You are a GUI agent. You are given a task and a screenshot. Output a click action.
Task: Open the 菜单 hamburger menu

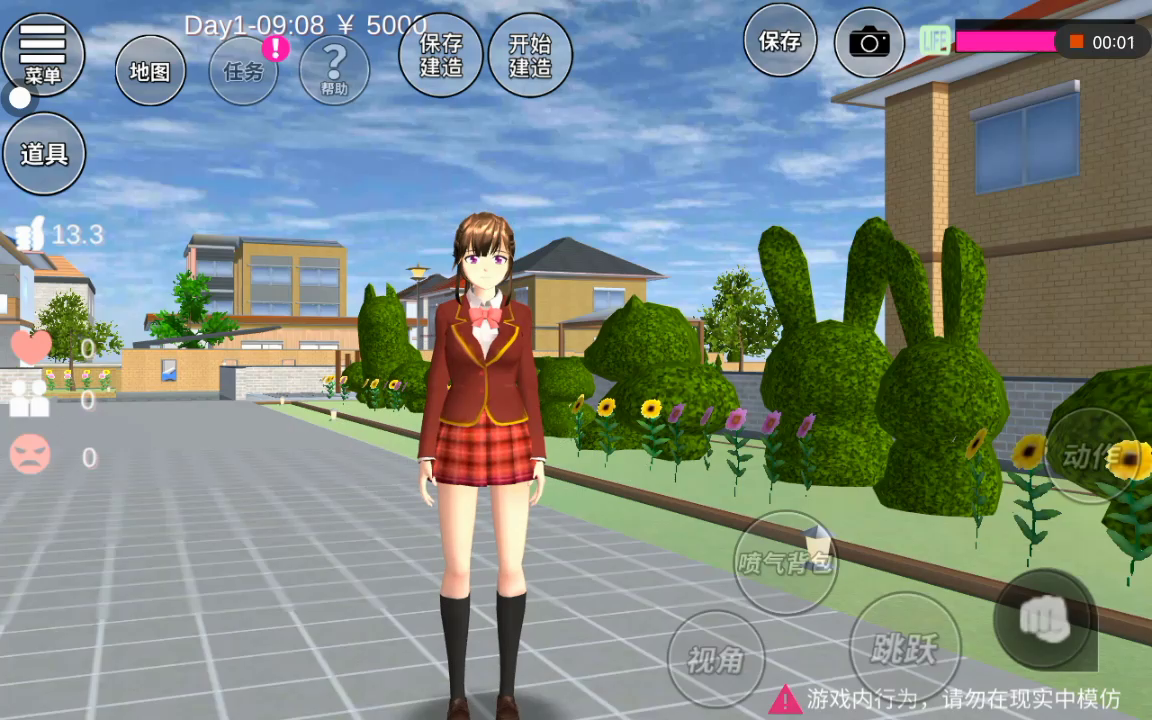[43, 52]
